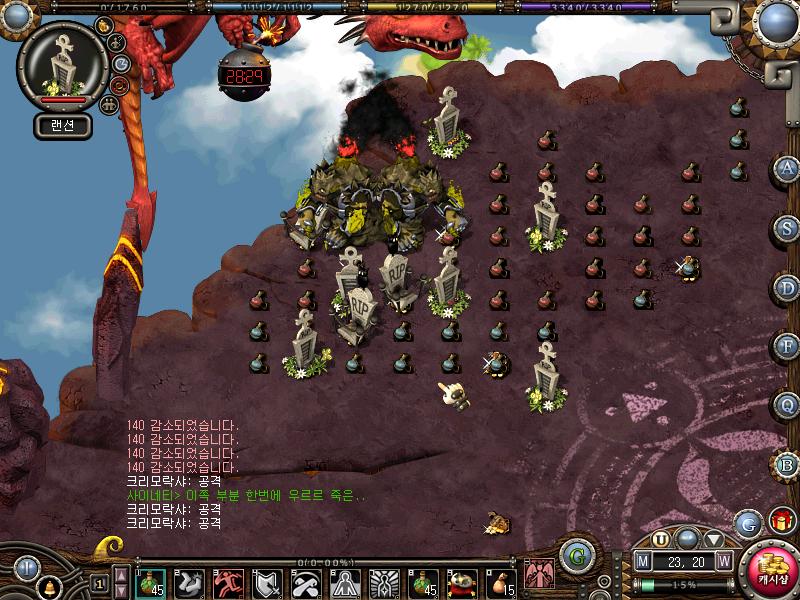This screenshot has width=800, height=600.
Task: Click the round F button
Action: click(787, 346)
